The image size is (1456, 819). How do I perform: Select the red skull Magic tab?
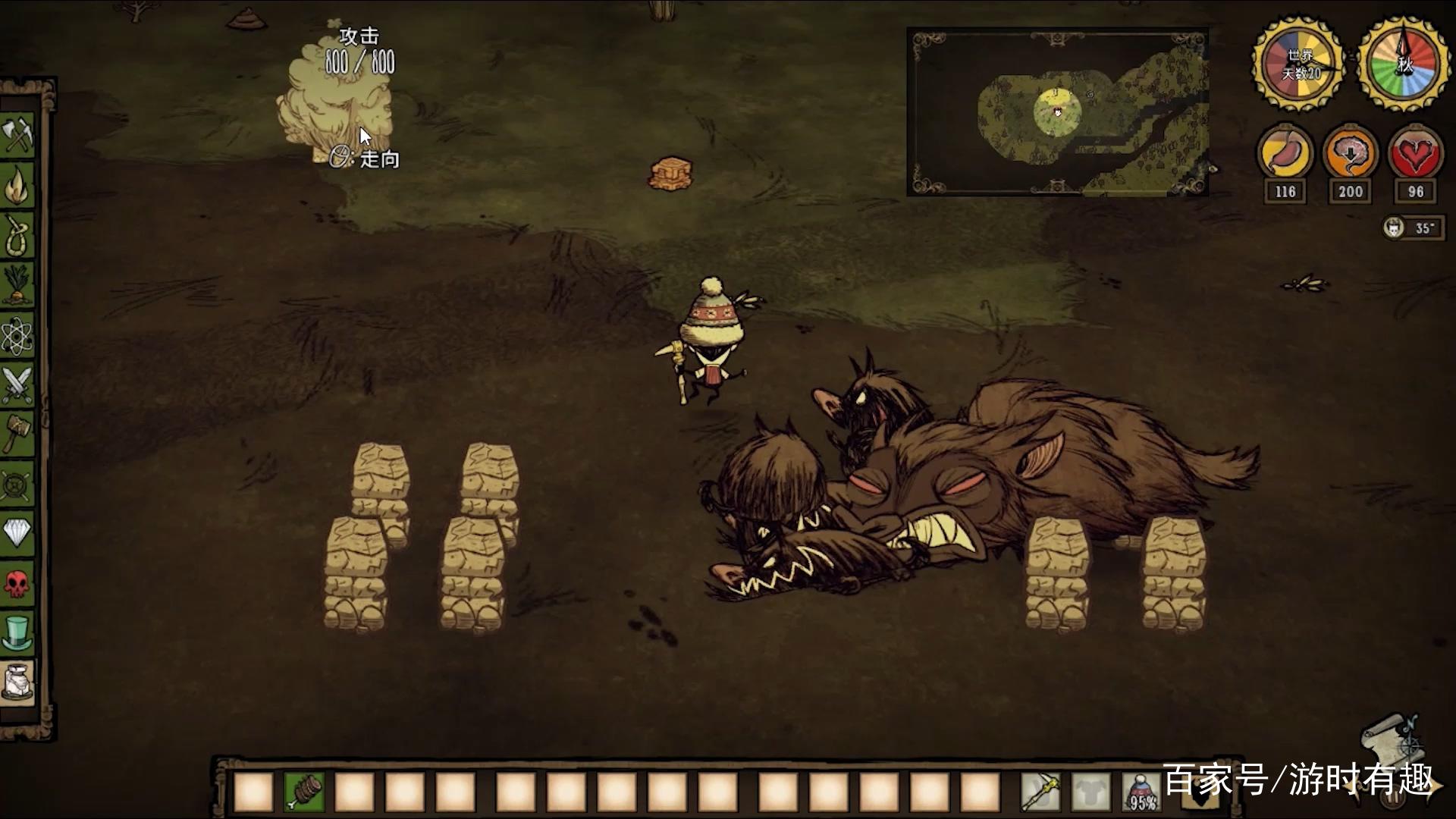[17, 583]
